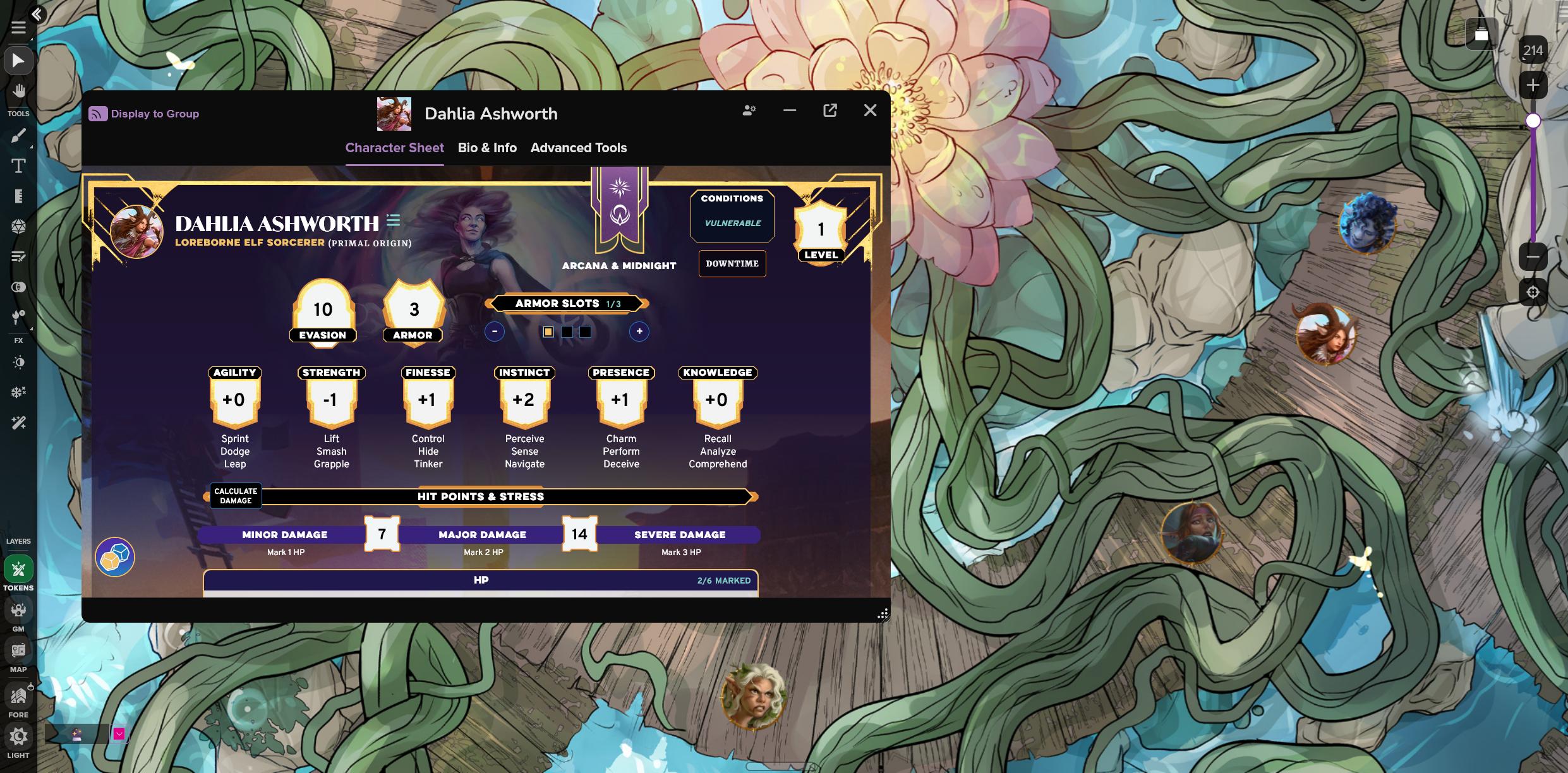Switch to the Bio & Info tab
The width and height of the screenshot is (1568, 773).
(487, 148)
